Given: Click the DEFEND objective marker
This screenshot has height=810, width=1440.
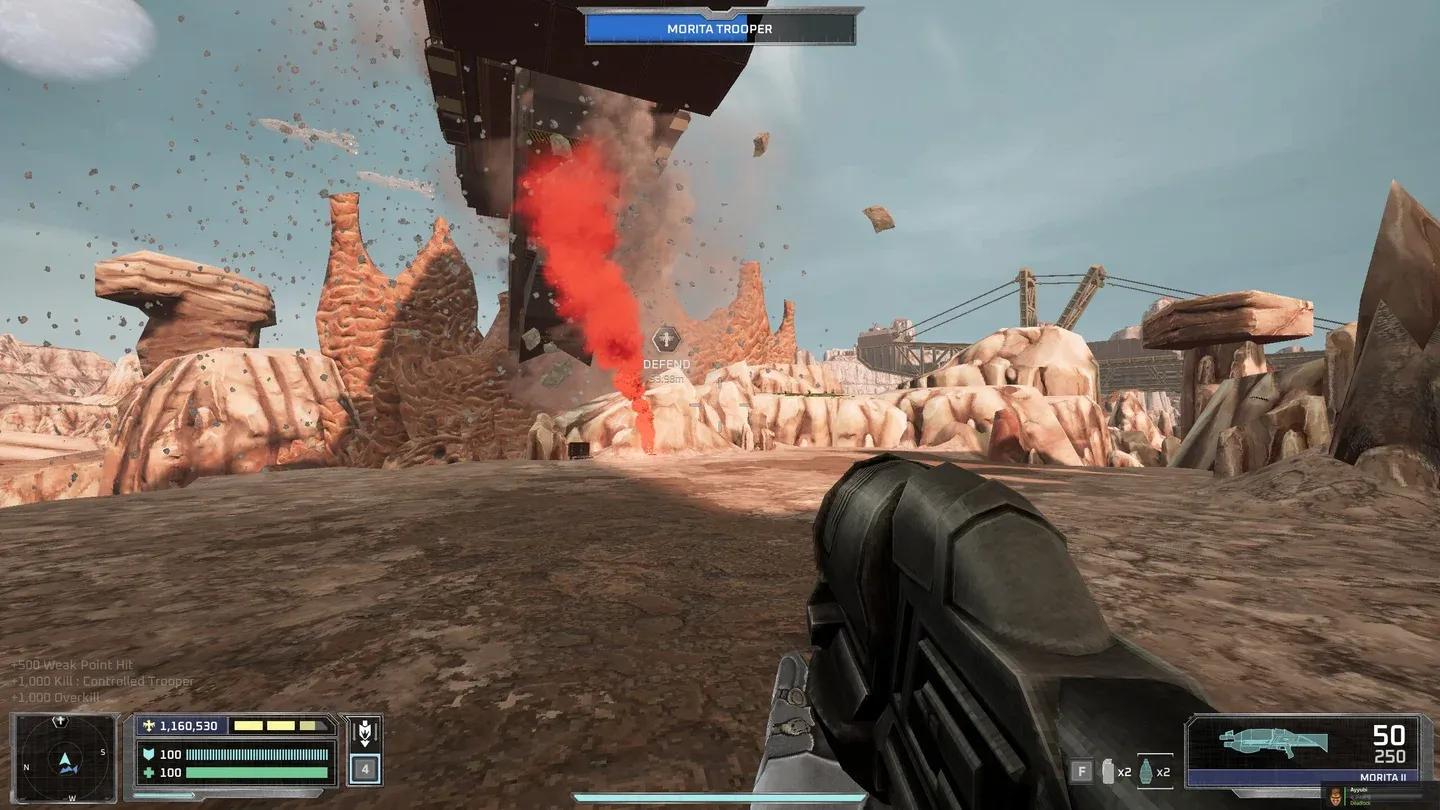Looking at the screenshot, I should (666, 341).
